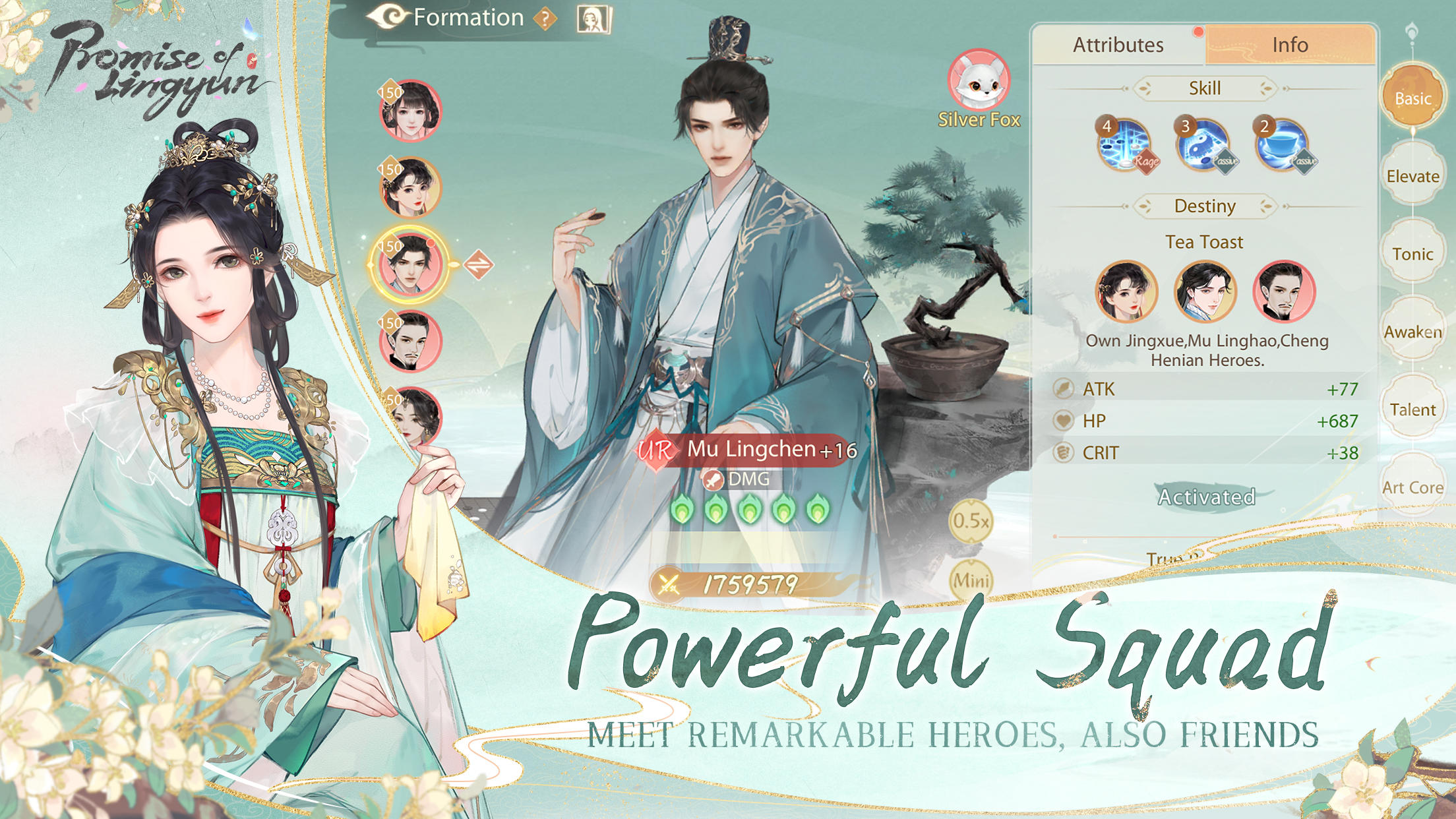Toggle Mini battle view
This screenshot has height=819, width=1456.
point(973,581)
